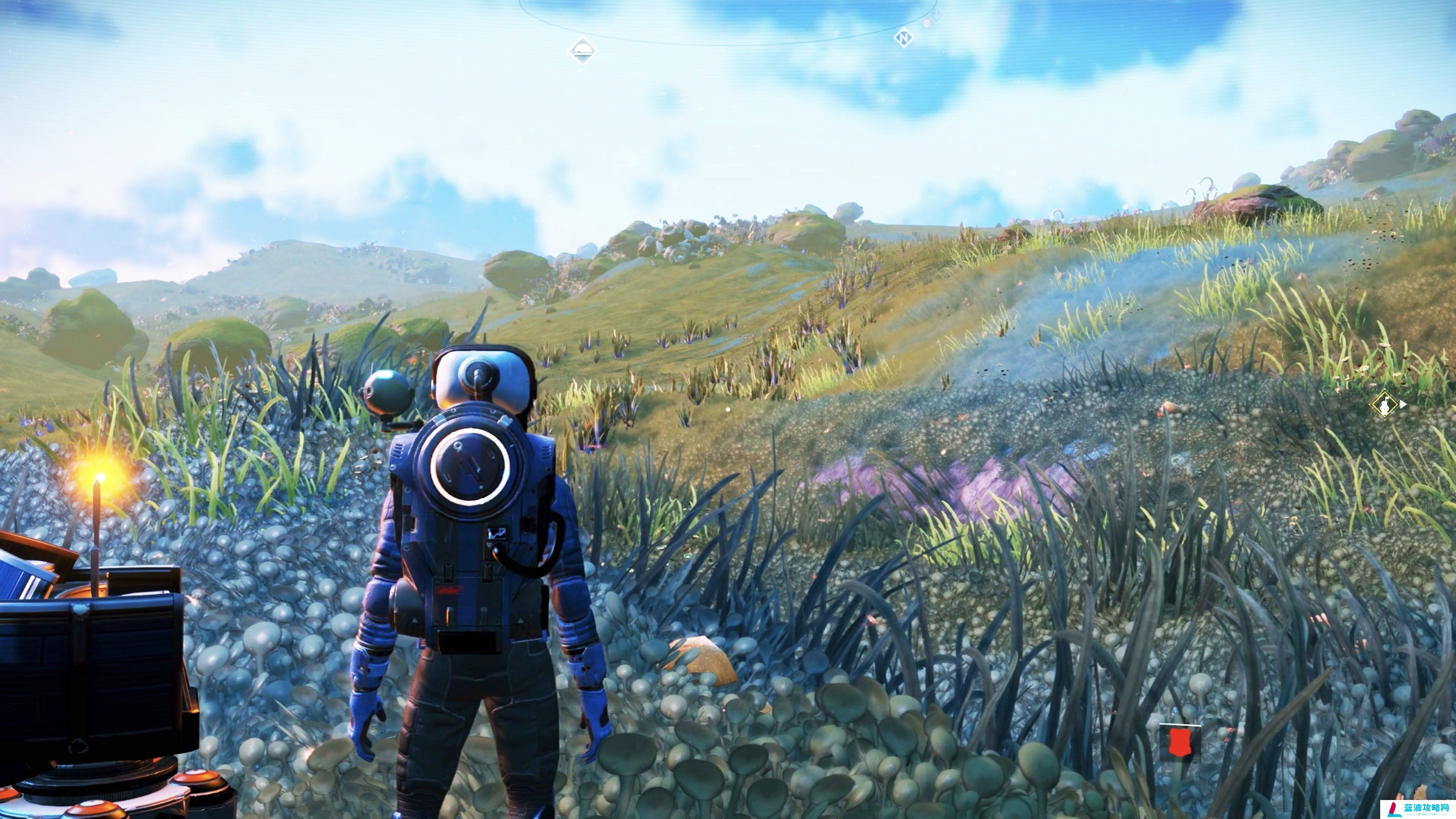This screenshot has height=819, width=1456.
Task: Click the red resource tag icon
Action: (x=1178, y=743)
